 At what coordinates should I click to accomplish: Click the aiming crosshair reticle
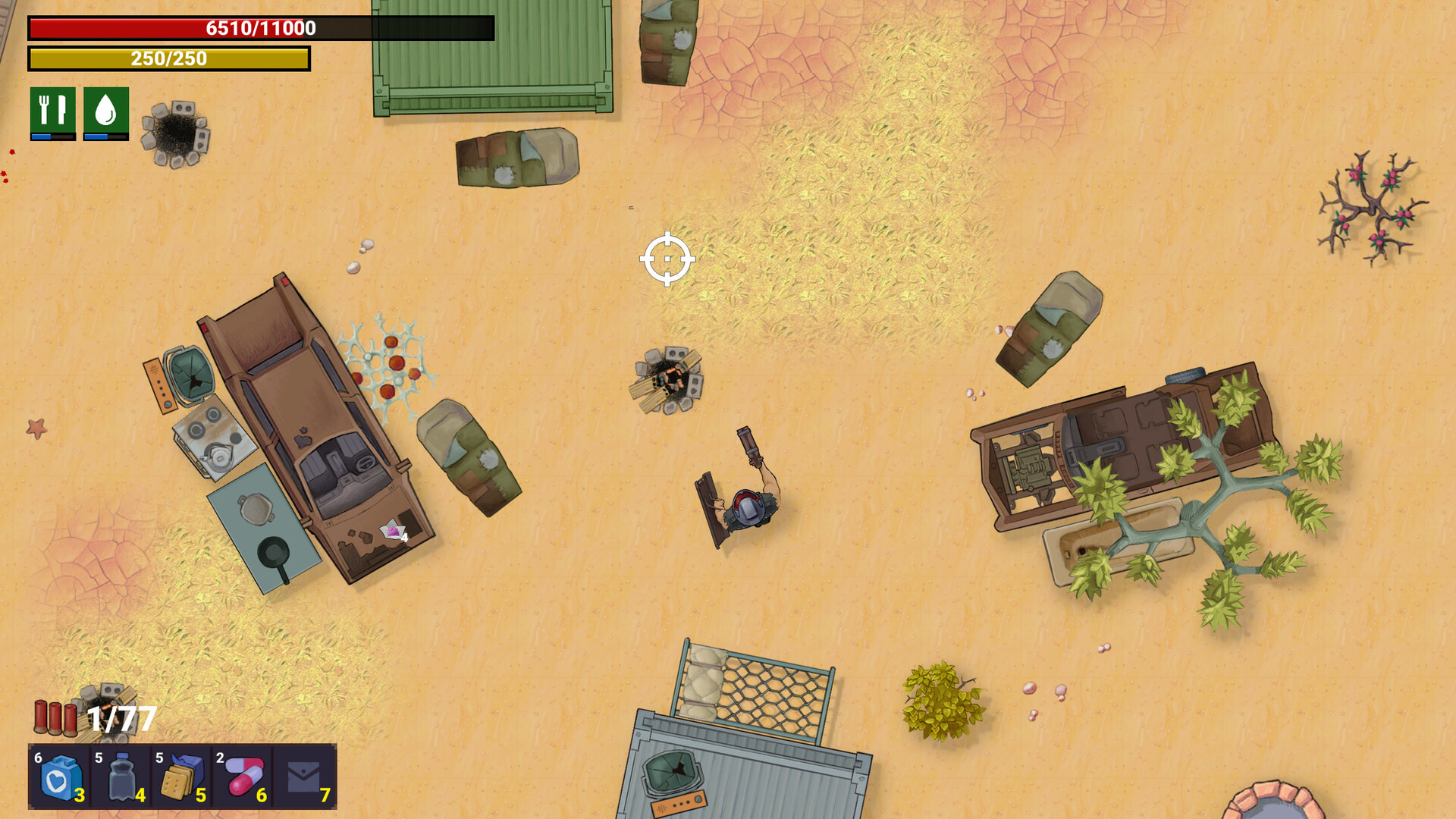[667, 259]
